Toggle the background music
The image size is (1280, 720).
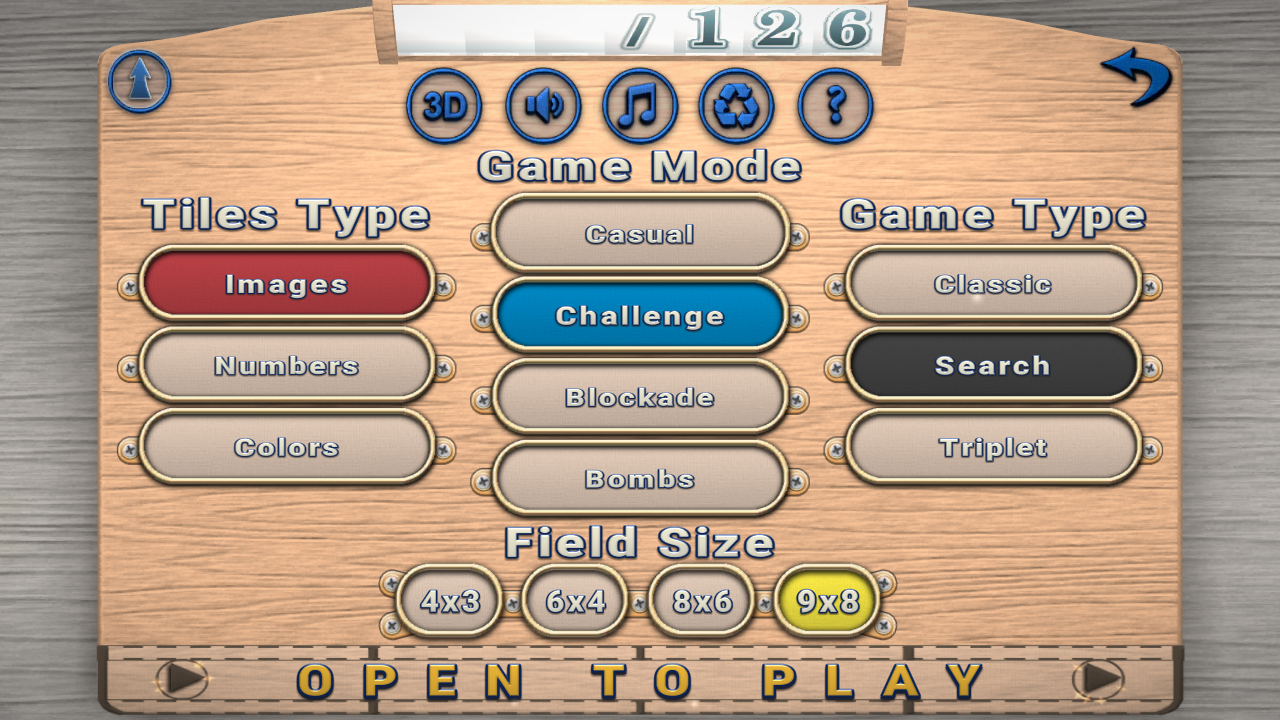[x=639, y=106]
